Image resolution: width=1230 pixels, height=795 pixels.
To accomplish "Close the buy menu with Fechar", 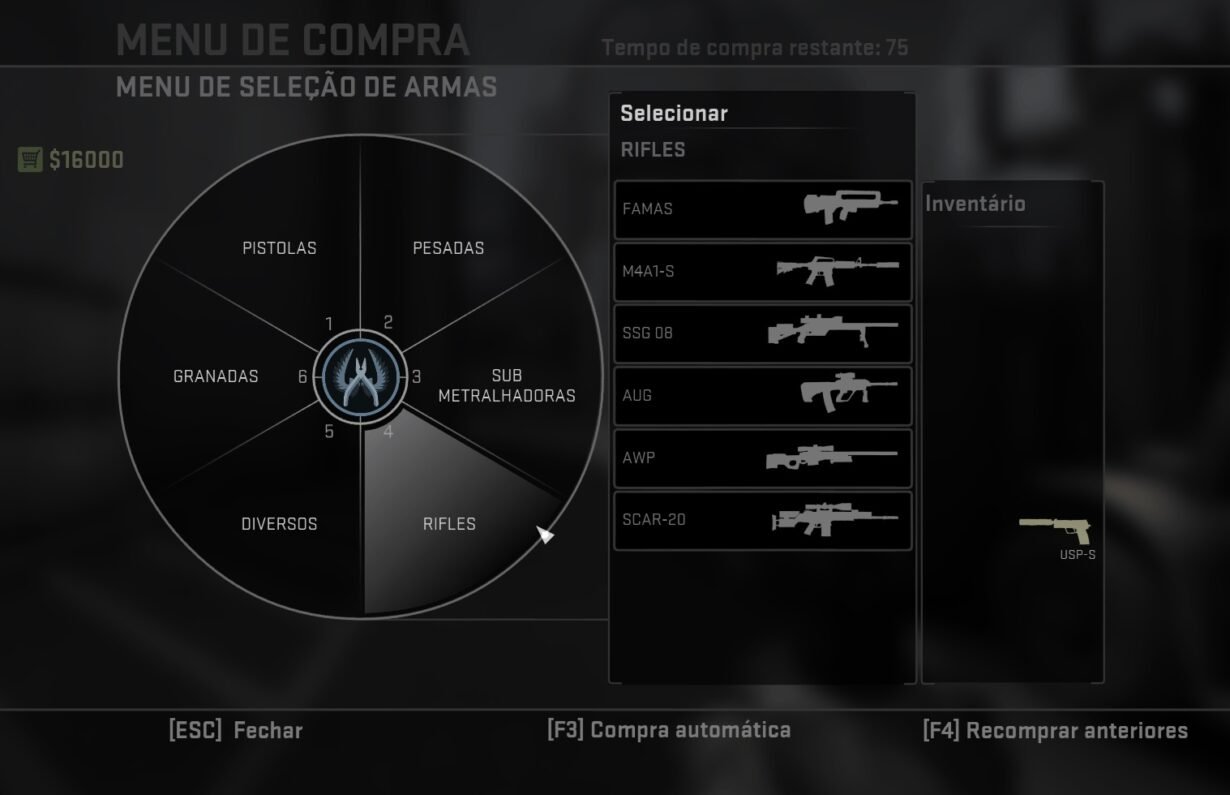I will click(x=236, y=730).
